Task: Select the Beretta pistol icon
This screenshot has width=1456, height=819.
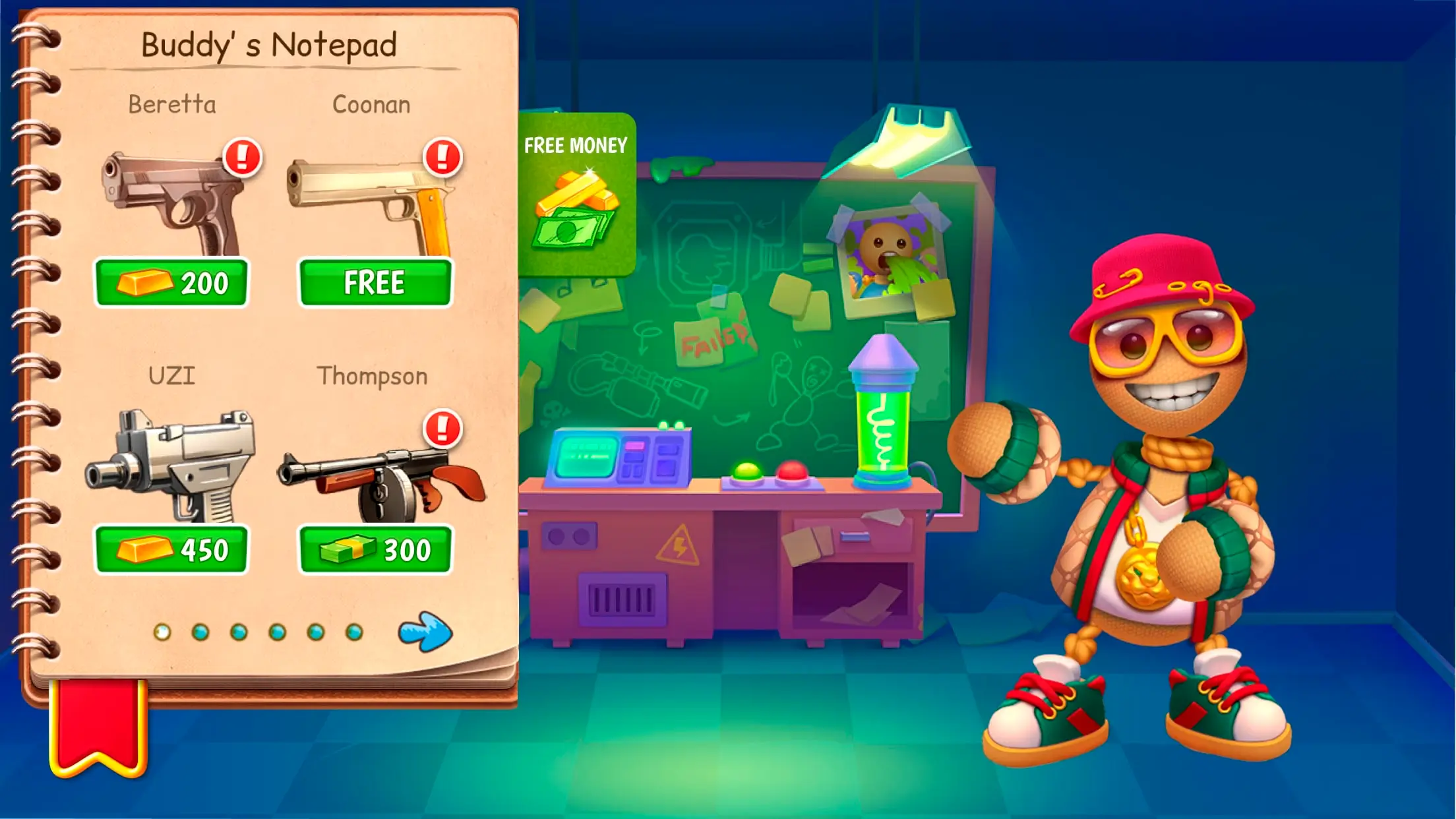Action: [x=171, y=198]
